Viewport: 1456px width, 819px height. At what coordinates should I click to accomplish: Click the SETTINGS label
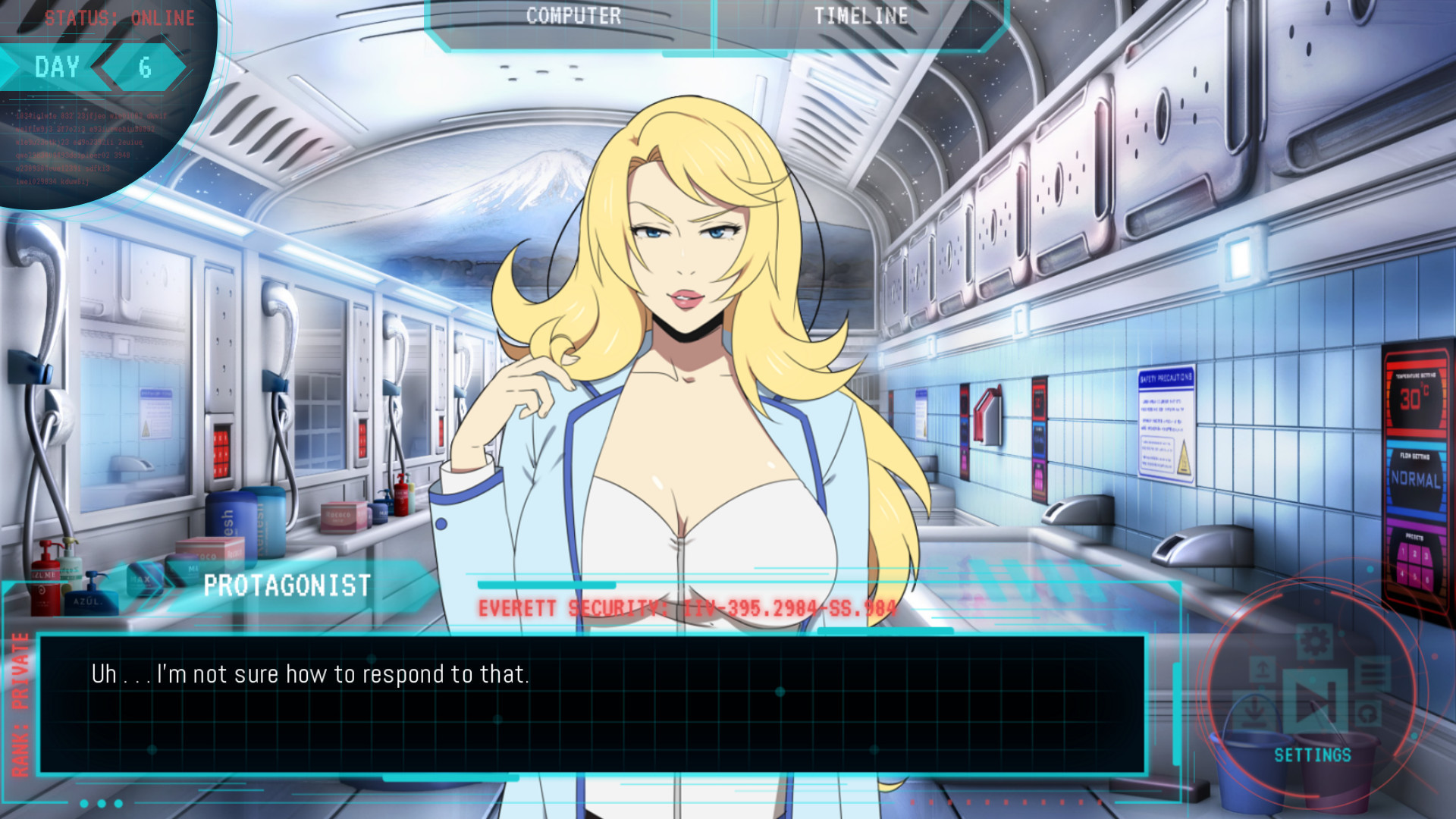pyautogui.click(x=1313, y=755)
